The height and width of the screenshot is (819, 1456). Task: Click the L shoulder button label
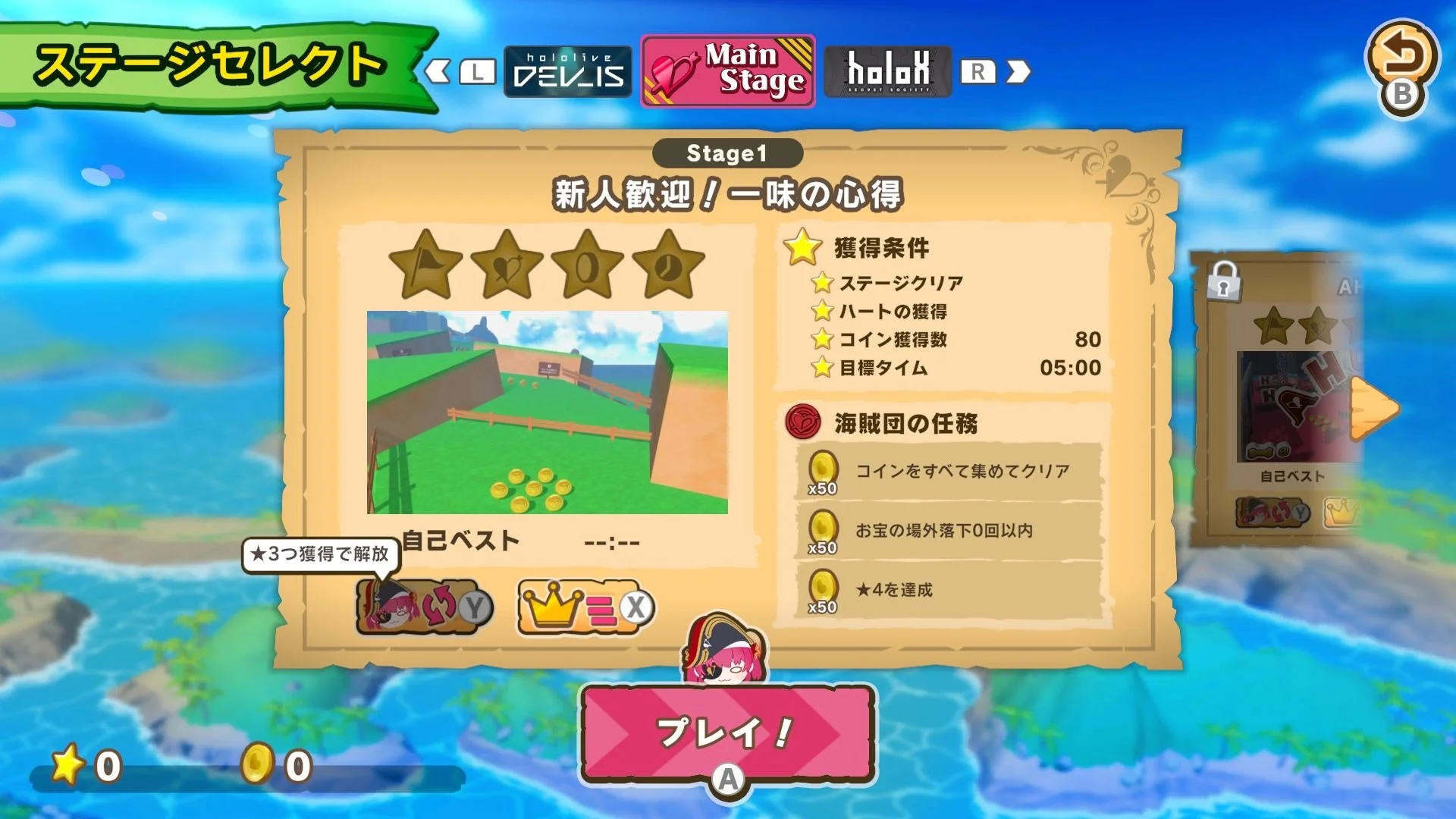tap(477, 72)
